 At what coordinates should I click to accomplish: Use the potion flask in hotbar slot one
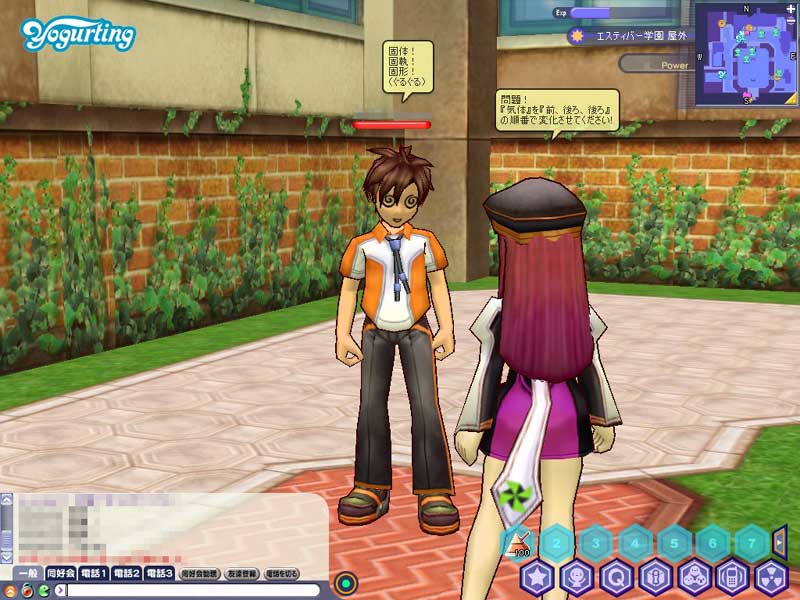pyautogui.click(x=520, y=545)
